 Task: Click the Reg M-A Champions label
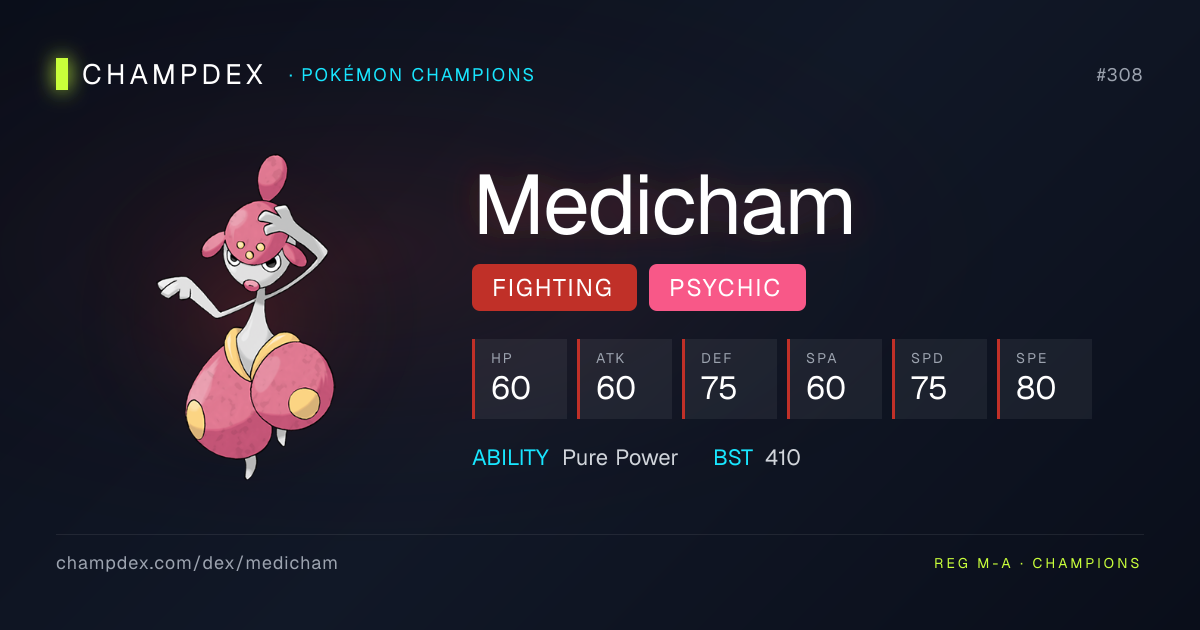click(1037, 563)
